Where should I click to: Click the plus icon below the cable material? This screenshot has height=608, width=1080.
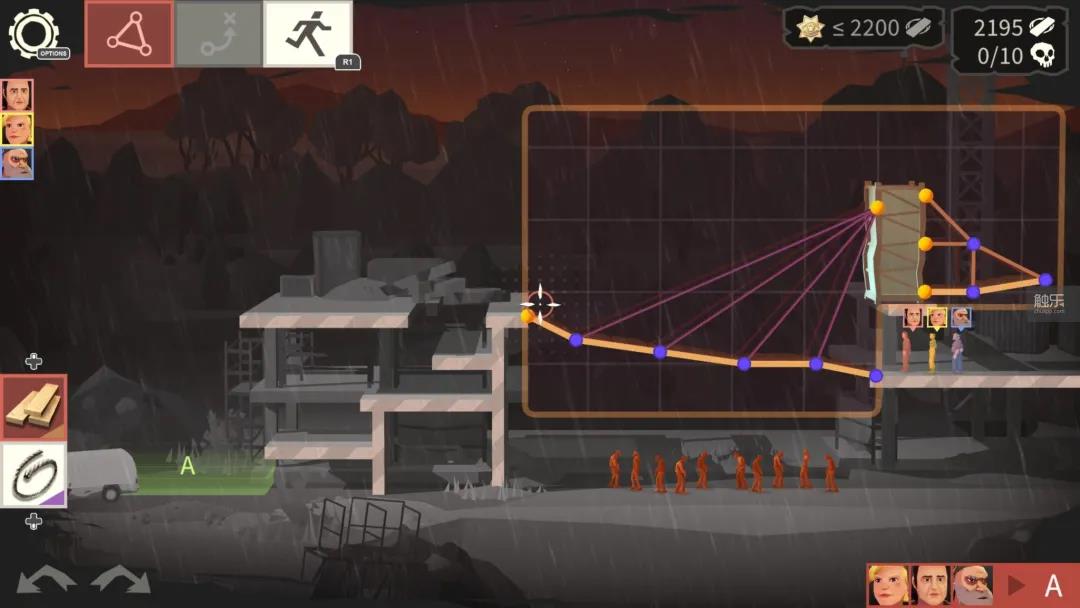point(33,520)
